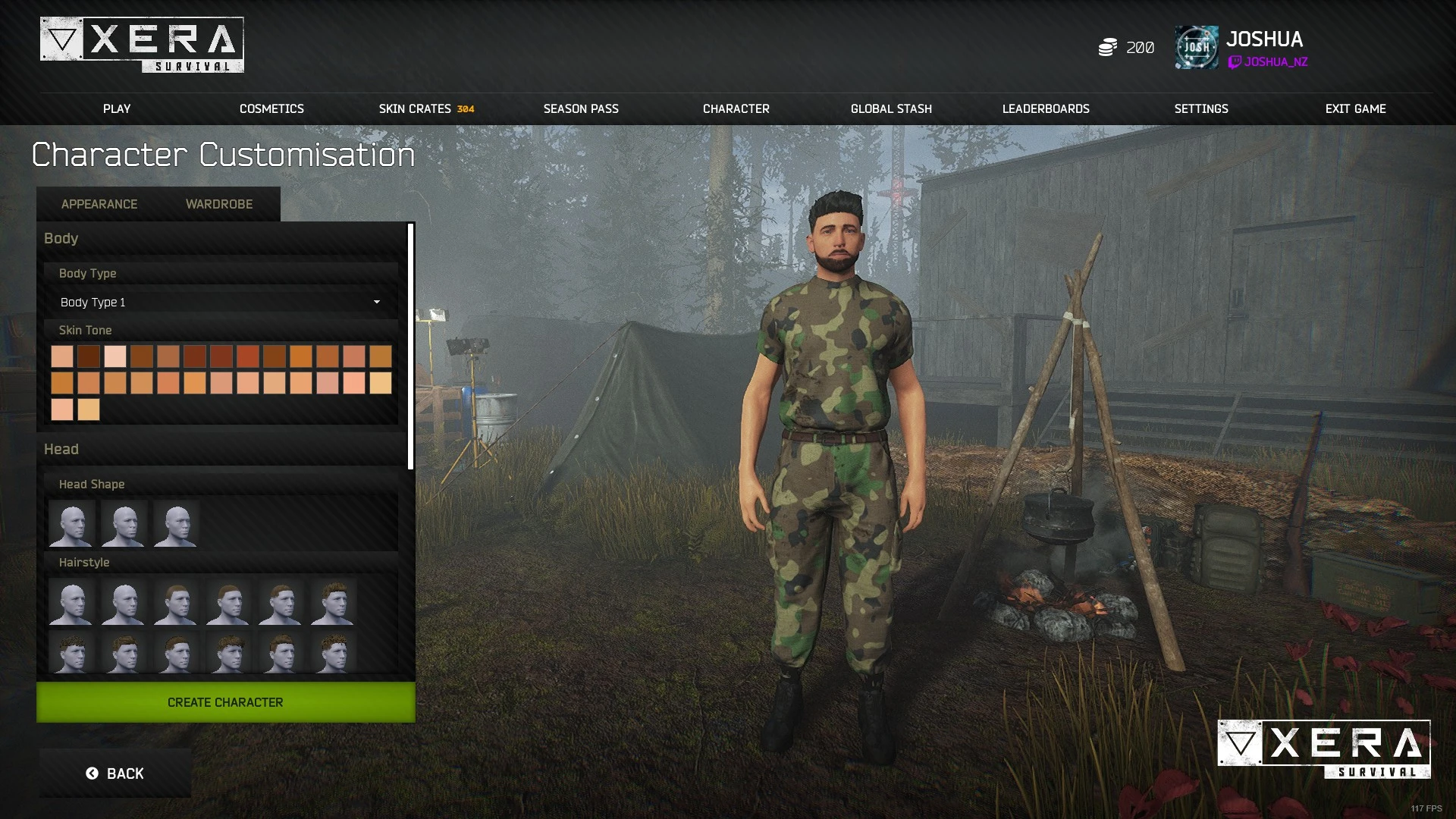Go to the Cosmetics page
Viewport: 1456px width, 819px height.
click(x=271, y=108)
